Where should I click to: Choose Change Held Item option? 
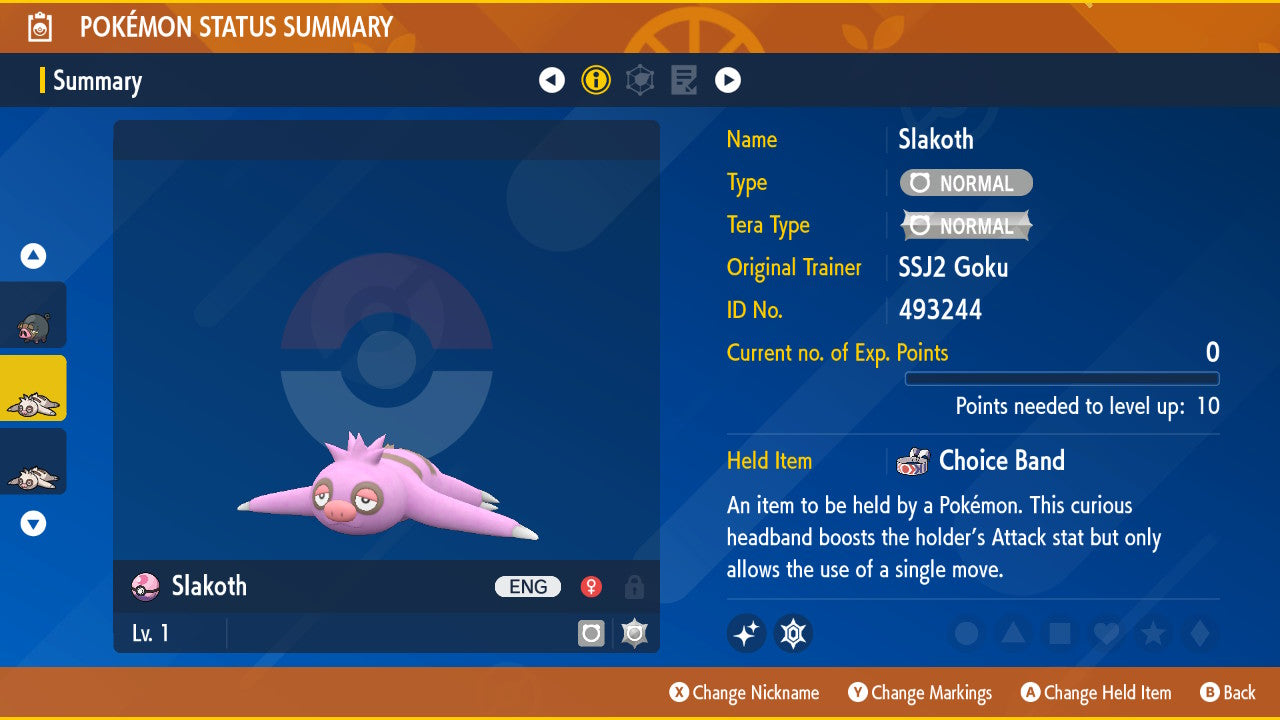click(1095, 693)
